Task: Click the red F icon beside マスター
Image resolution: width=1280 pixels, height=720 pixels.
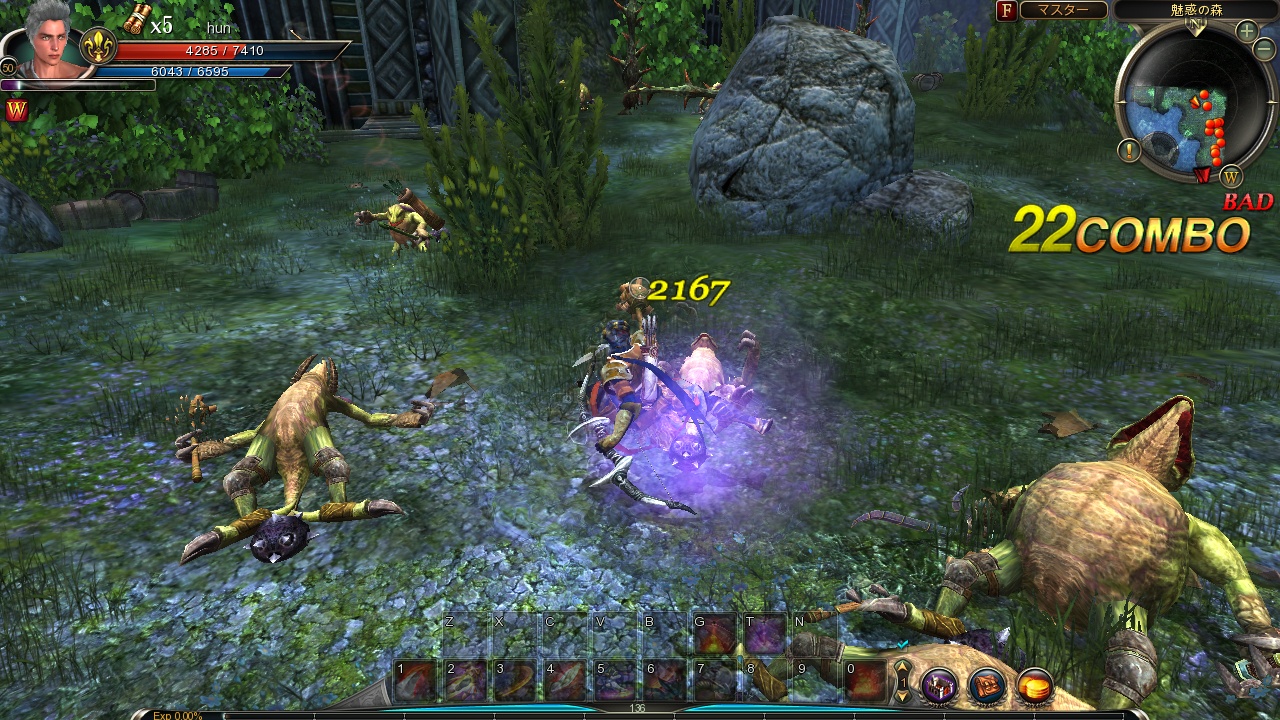Action: point(1005,10)
